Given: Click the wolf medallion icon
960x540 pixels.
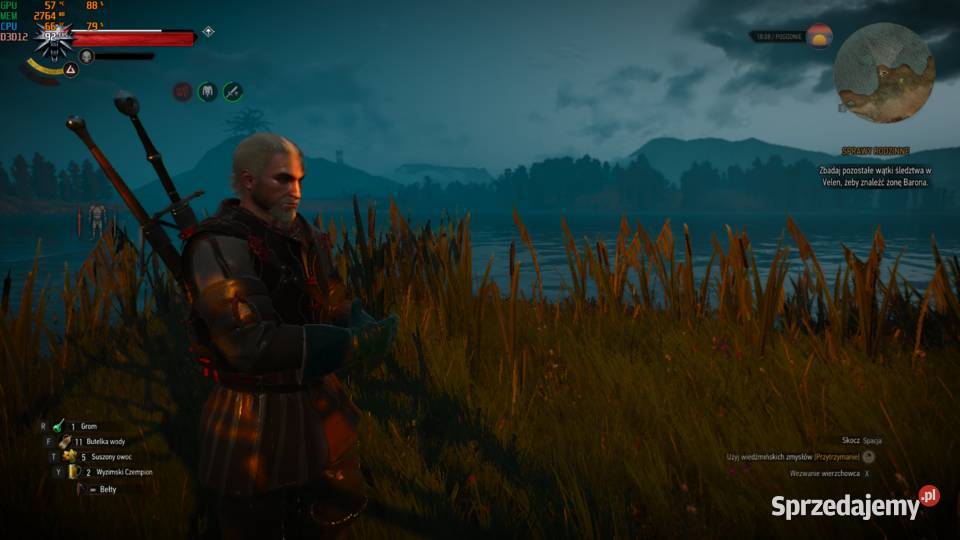Looking at the screenshot, I should point(52,40).
